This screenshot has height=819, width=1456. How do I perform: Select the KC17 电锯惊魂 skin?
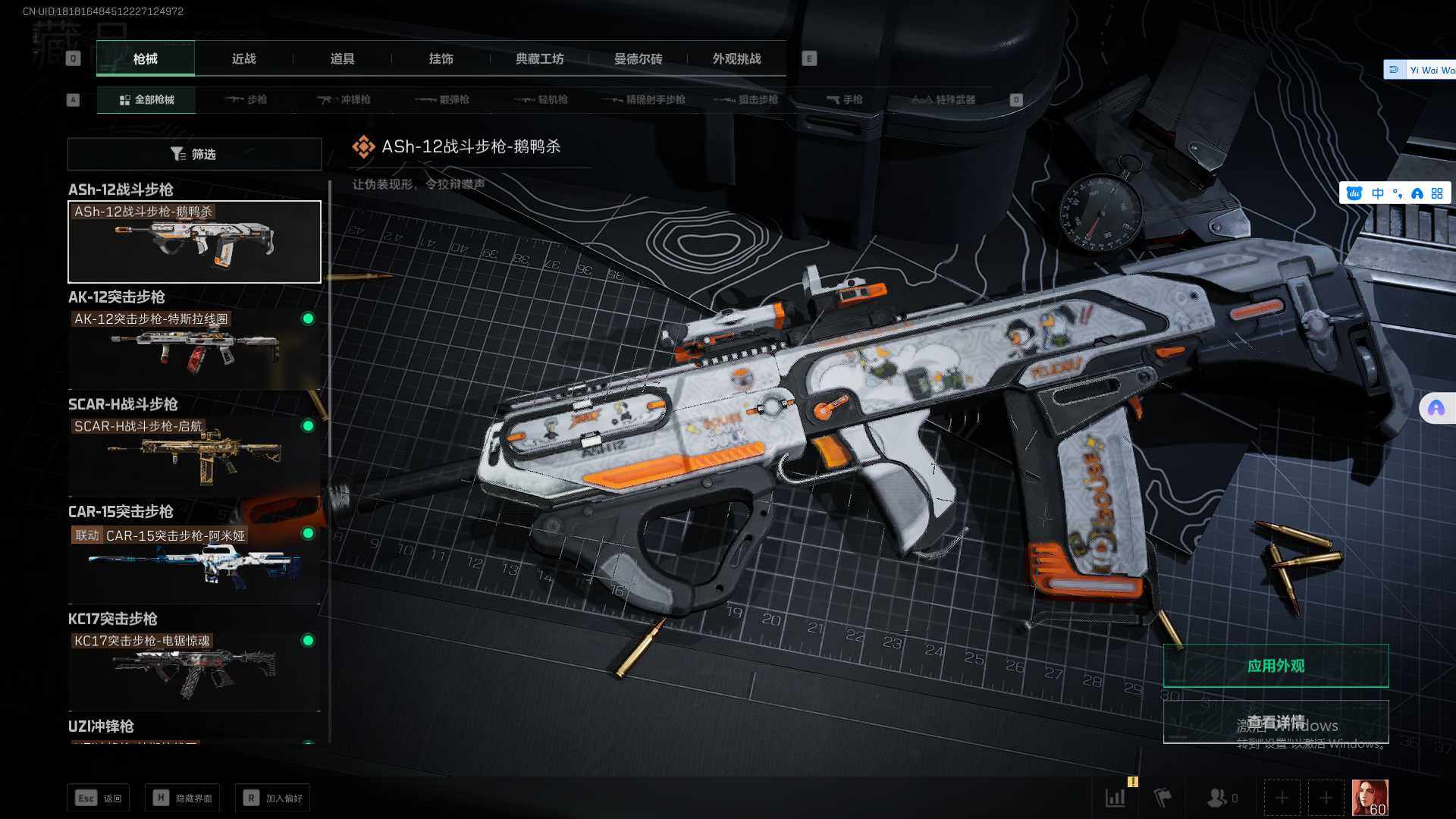pyautogui.click(x=194, y=669)
